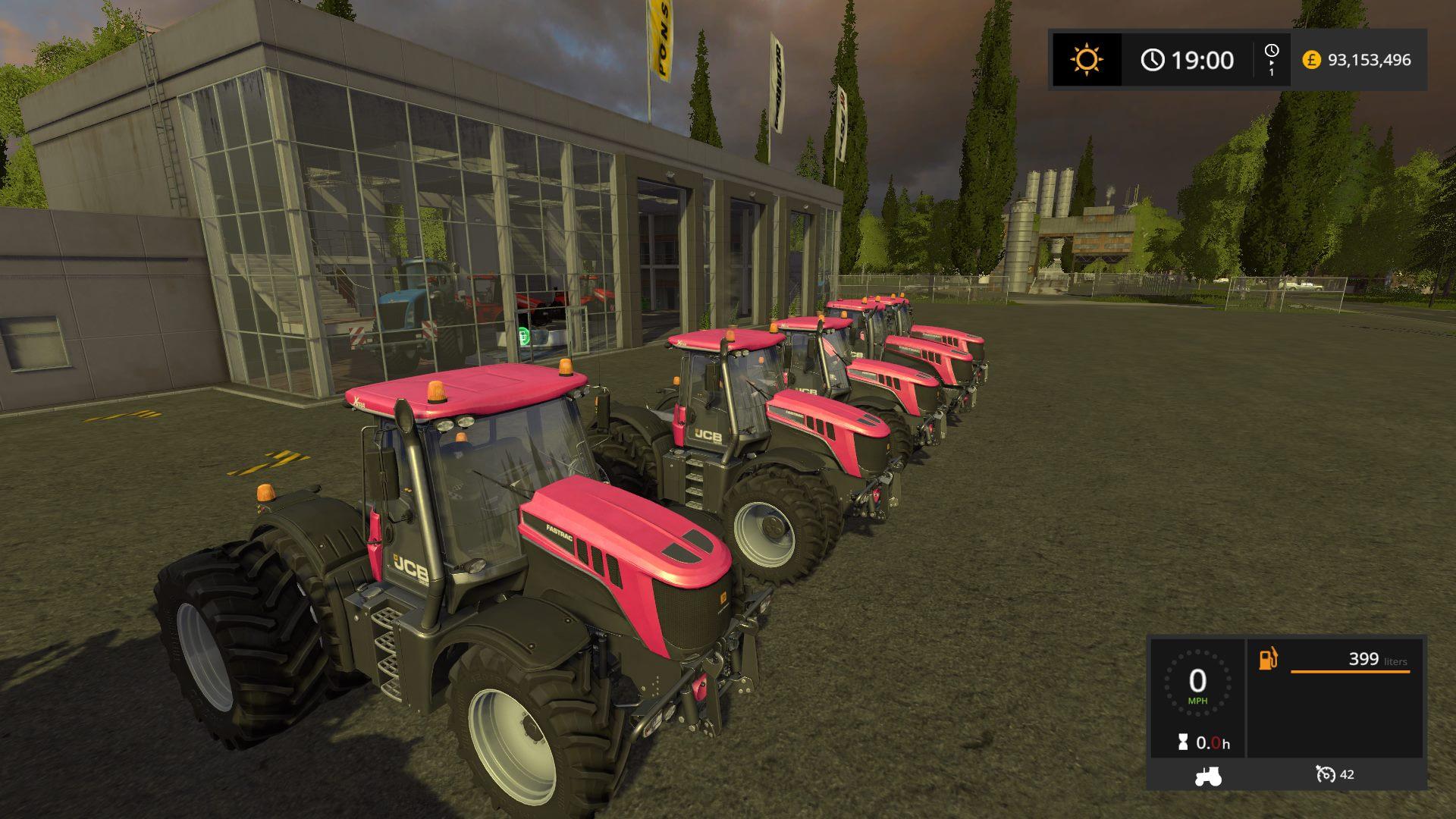Select the sun weather icon
This screenshot has height=819, width=1456.
(1086, 60)
